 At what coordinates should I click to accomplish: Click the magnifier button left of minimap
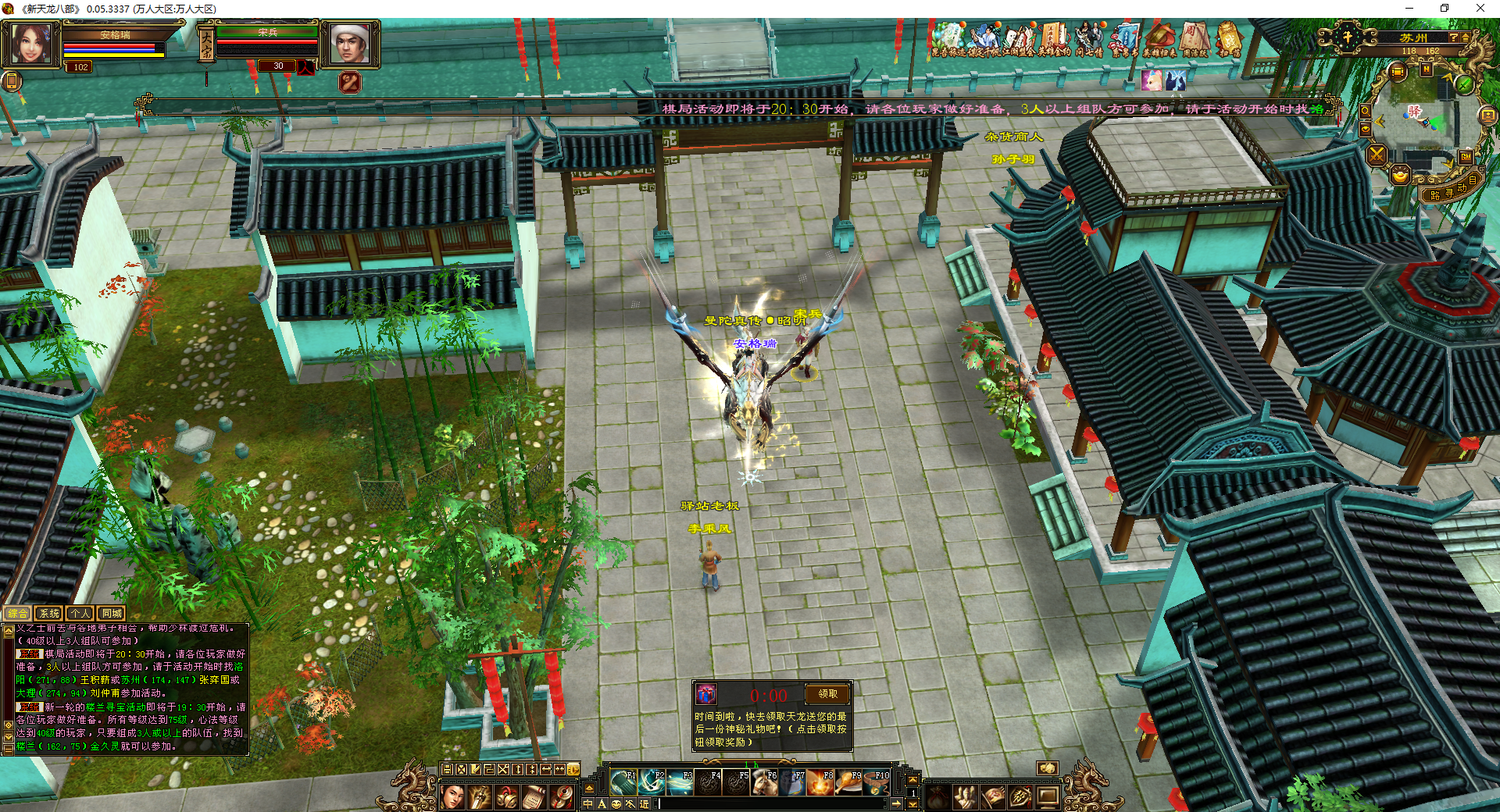point(1365,112)
